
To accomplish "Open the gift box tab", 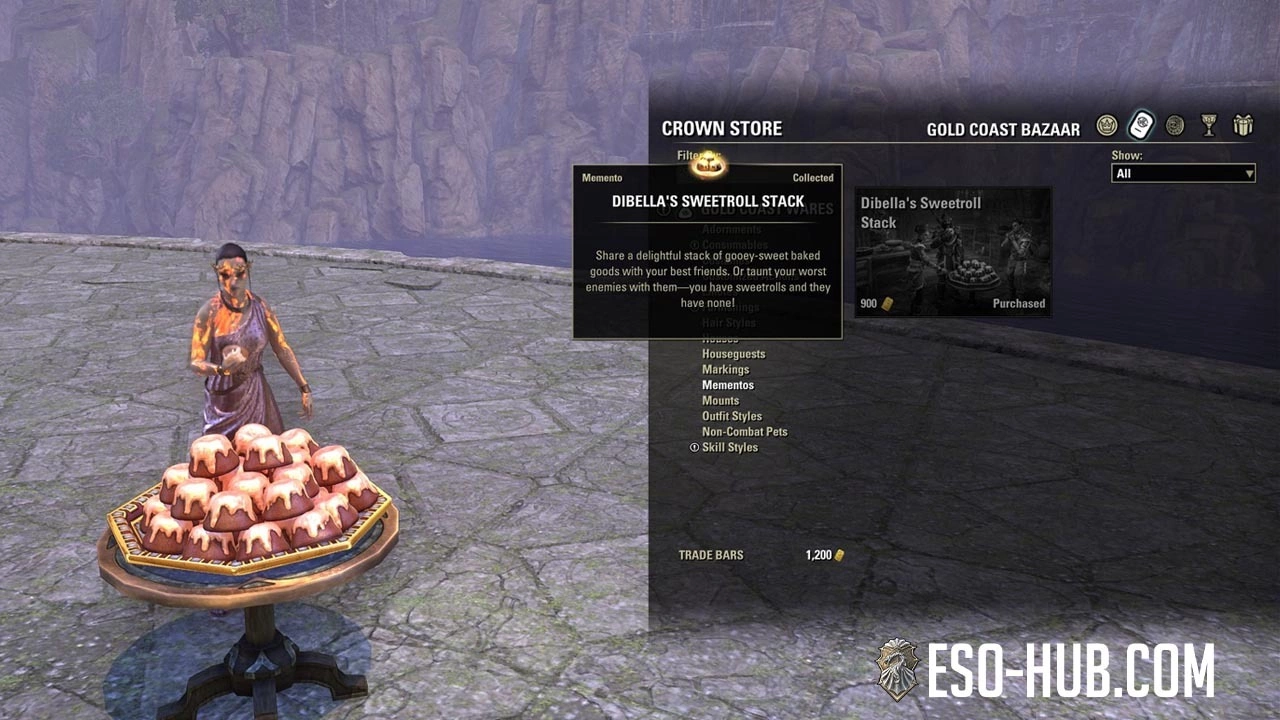I will pyautogui.click(x=1243, y=126).
